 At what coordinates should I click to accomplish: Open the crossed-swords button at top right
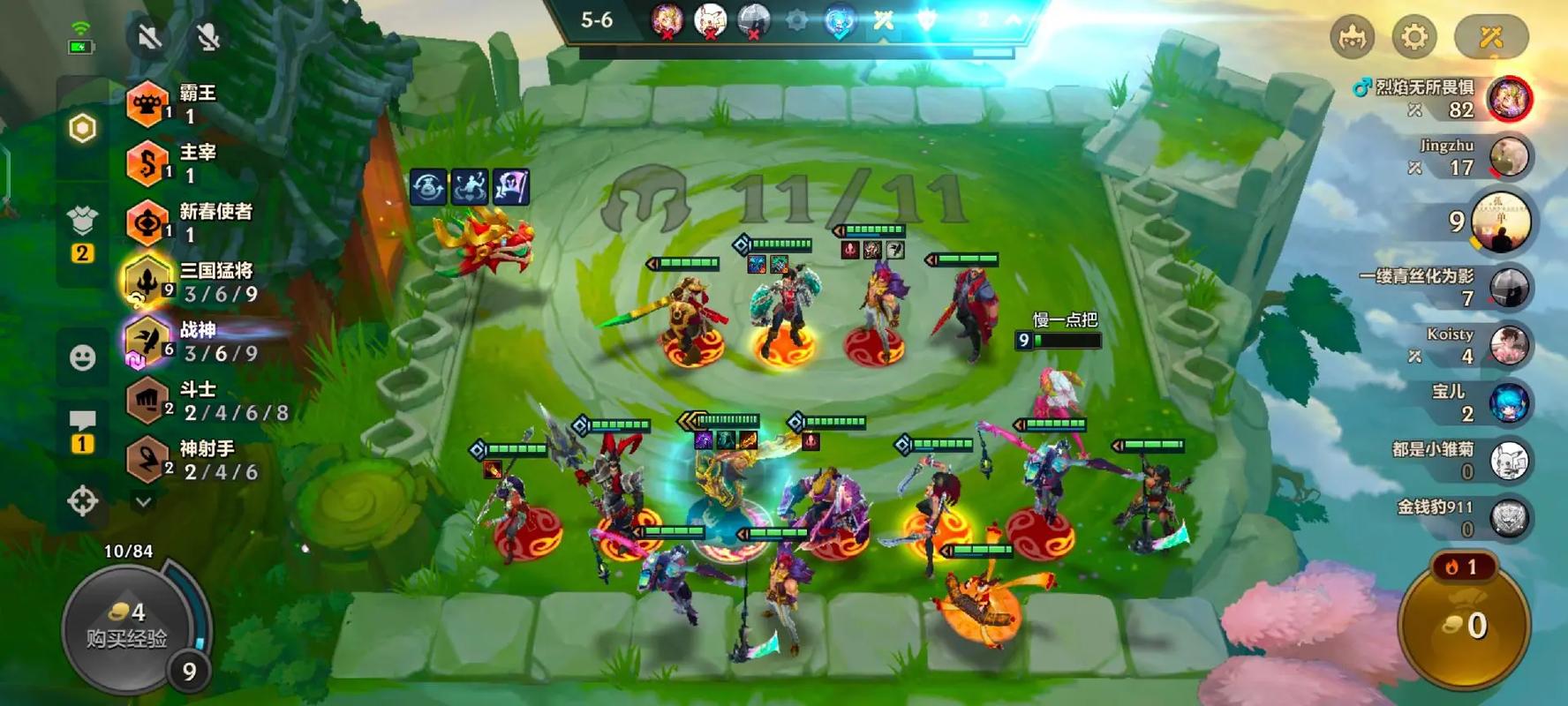(x=1490, y=37)
